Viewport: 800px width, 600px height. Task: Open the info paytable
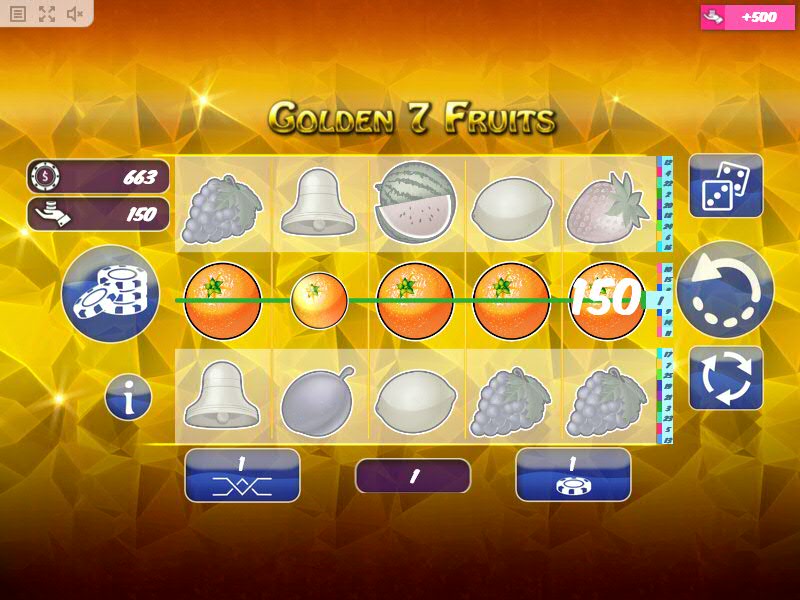(128, 398)
